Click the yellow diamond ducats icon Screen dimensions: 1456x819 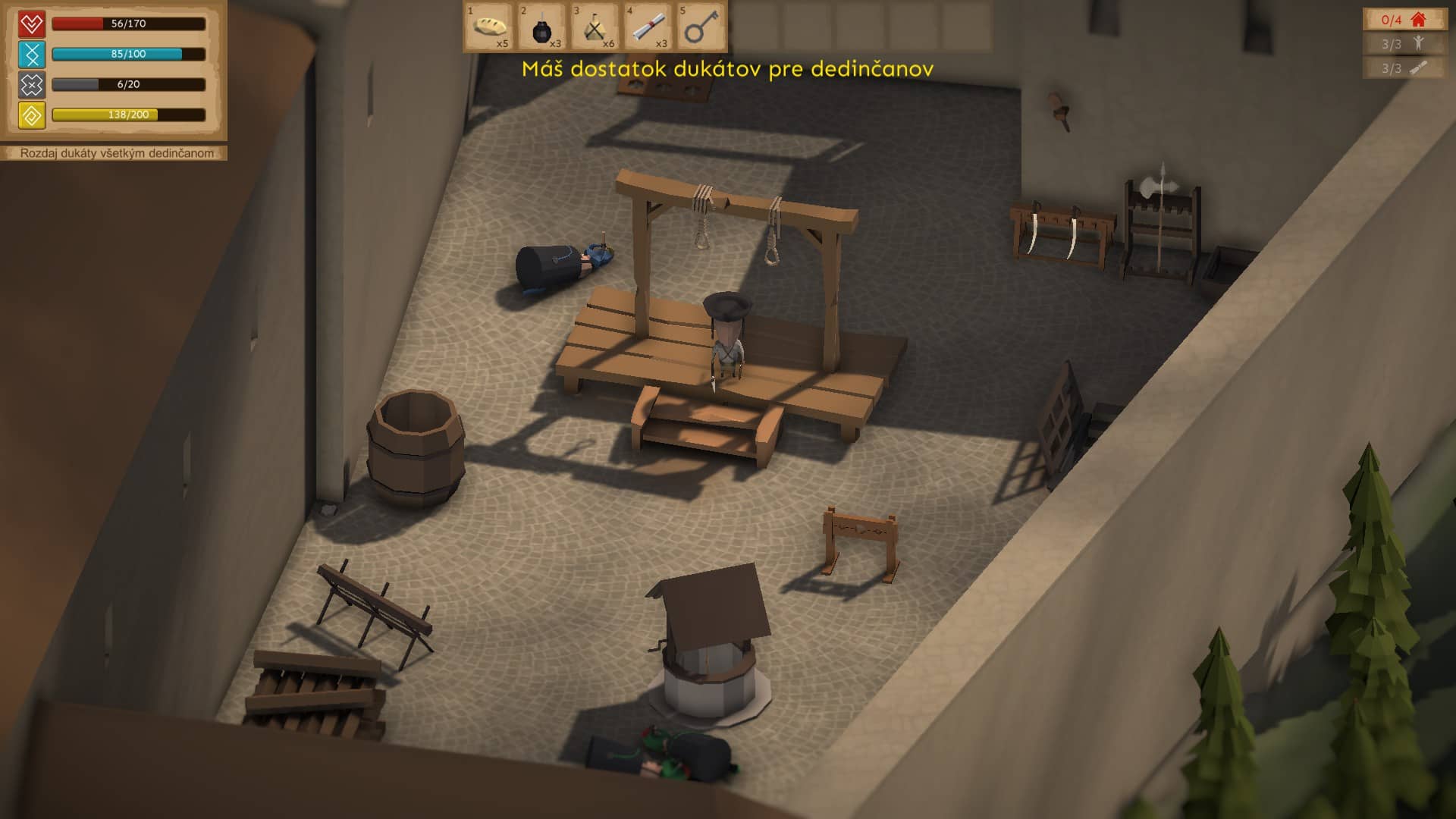point(32,115)
